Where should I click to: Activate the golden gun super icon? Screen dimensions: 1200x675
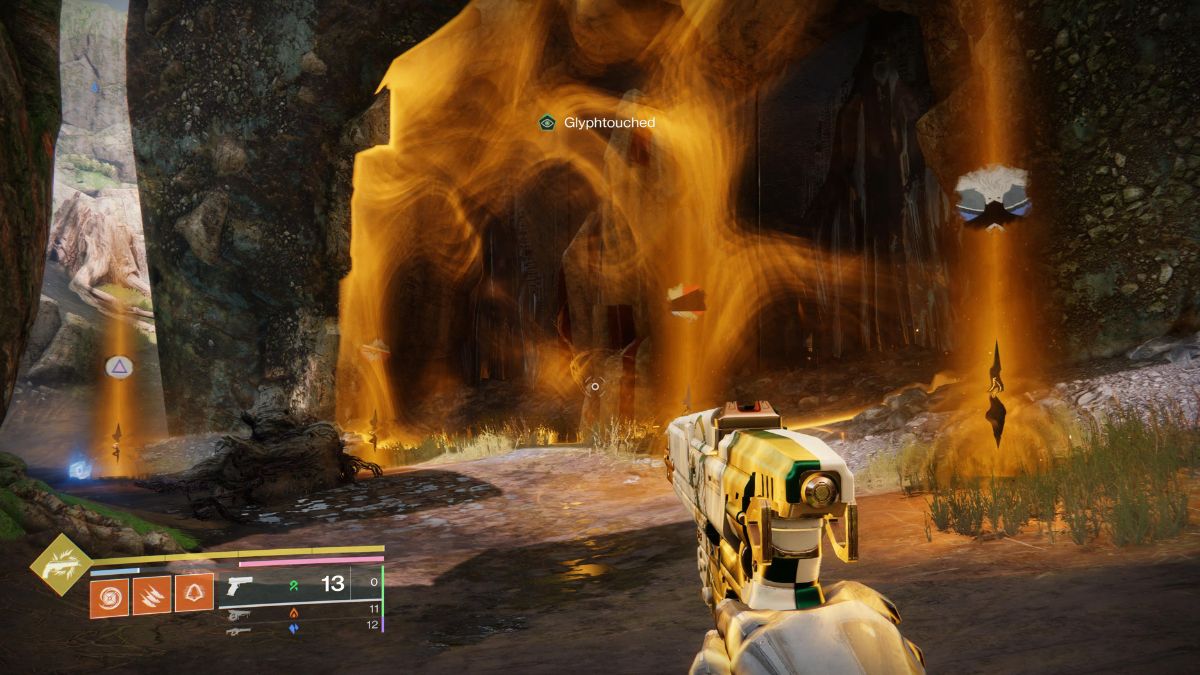[x=60, y=565]
